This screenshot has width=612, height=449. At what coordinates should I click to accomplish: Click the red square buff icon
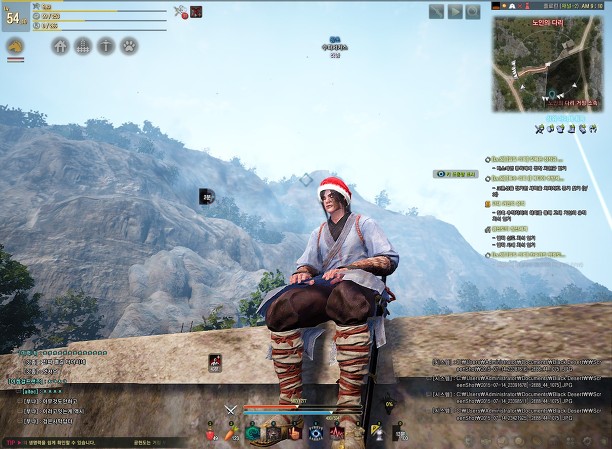pyautogui.click(x=196, y=12)
